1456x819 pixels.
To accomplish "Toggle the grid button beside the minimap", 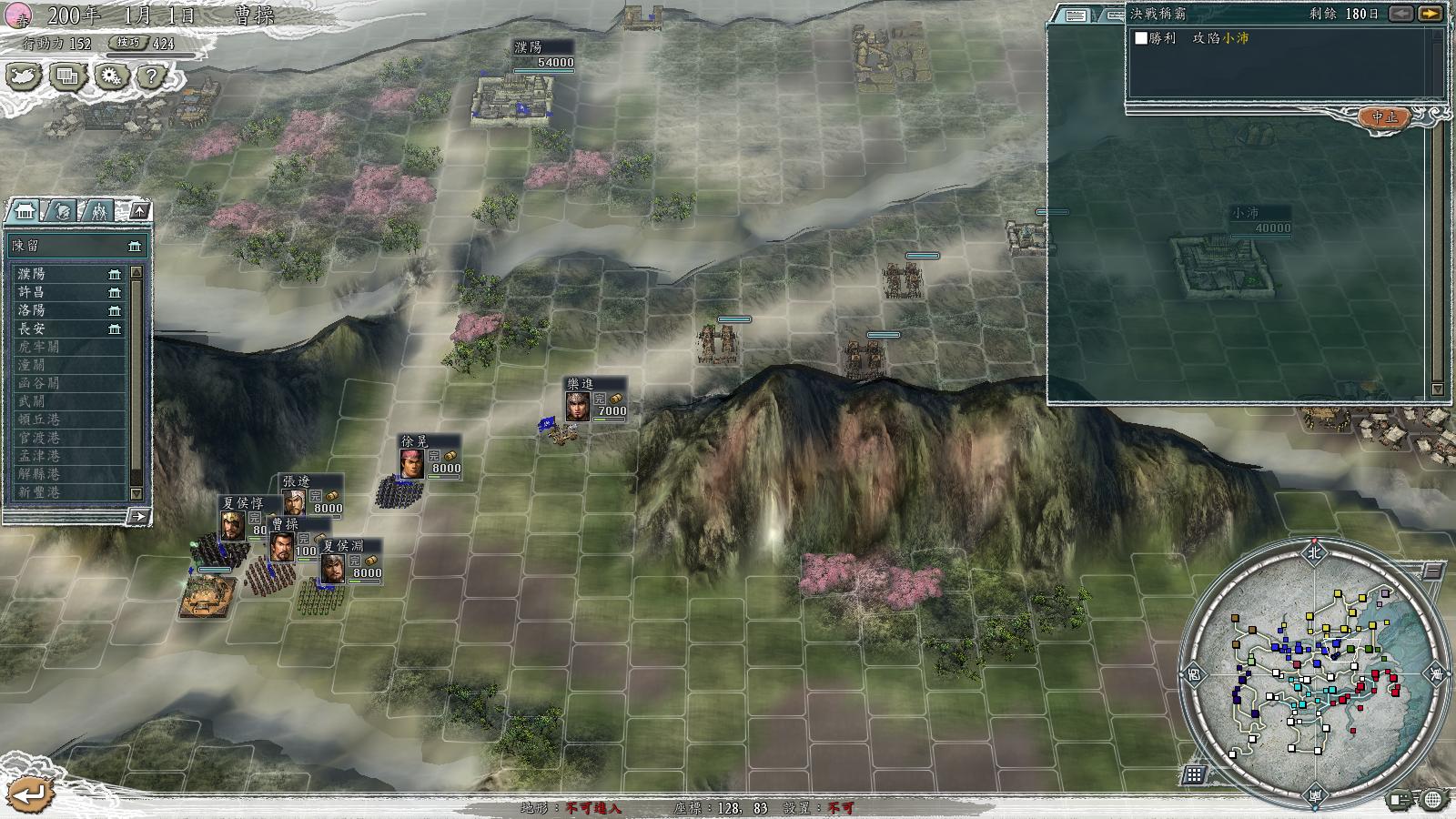I will [1194, 774].
